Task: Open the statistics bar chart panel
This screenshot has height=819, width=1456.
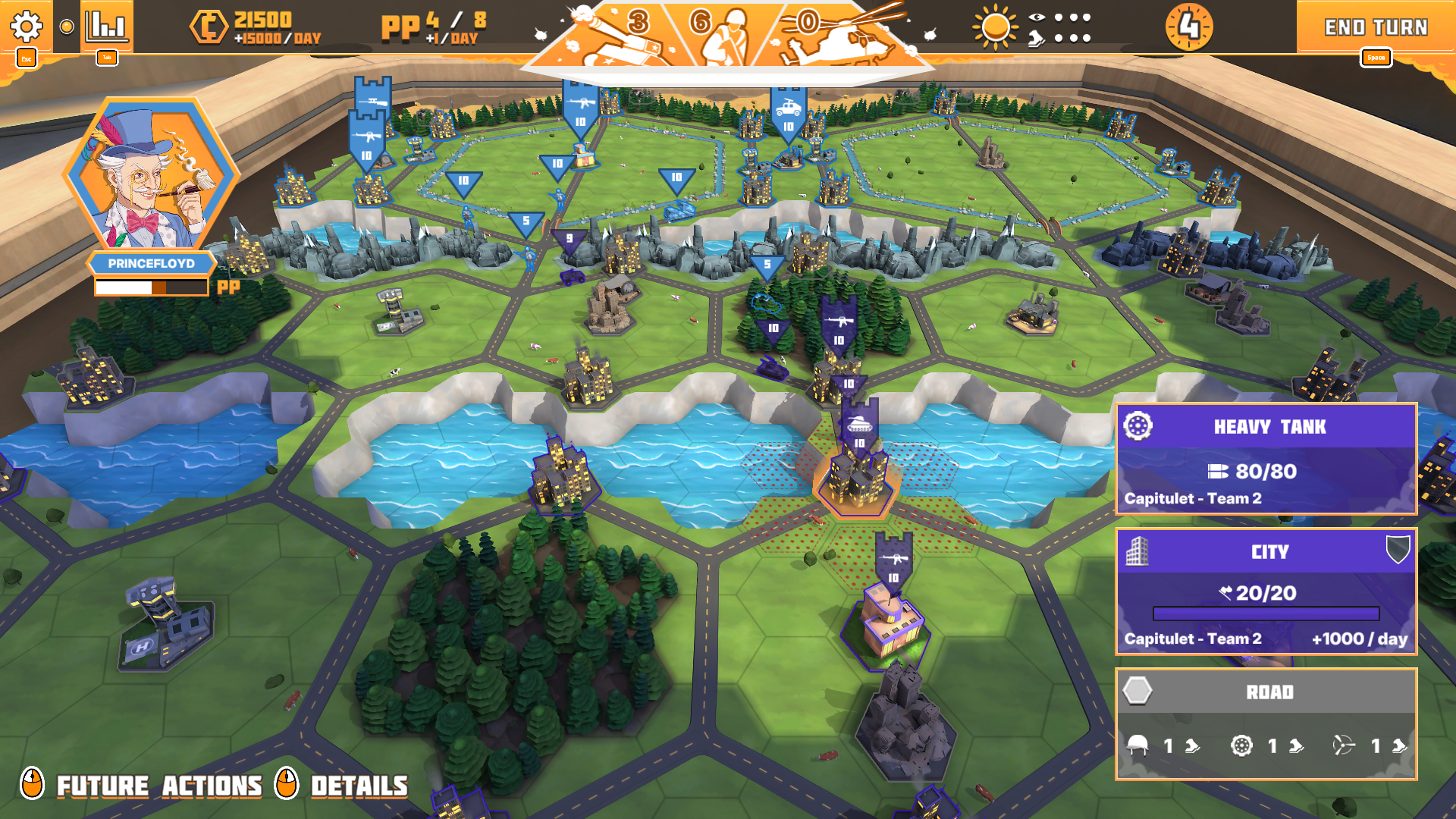Action: coord(106,25)
